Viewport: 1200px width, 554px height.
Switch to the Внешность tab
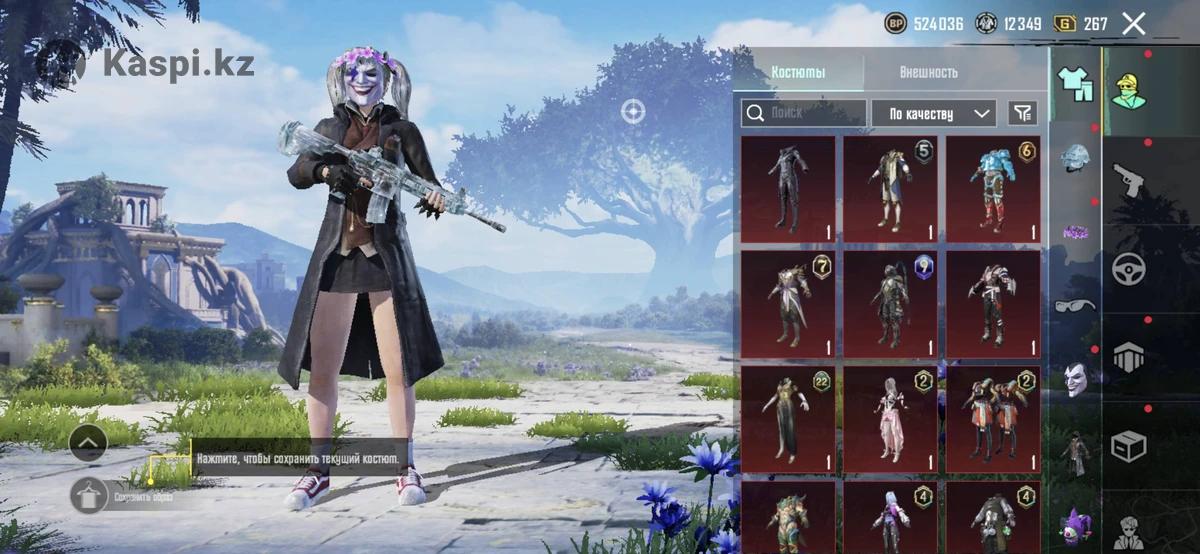[x=927, y=72]
